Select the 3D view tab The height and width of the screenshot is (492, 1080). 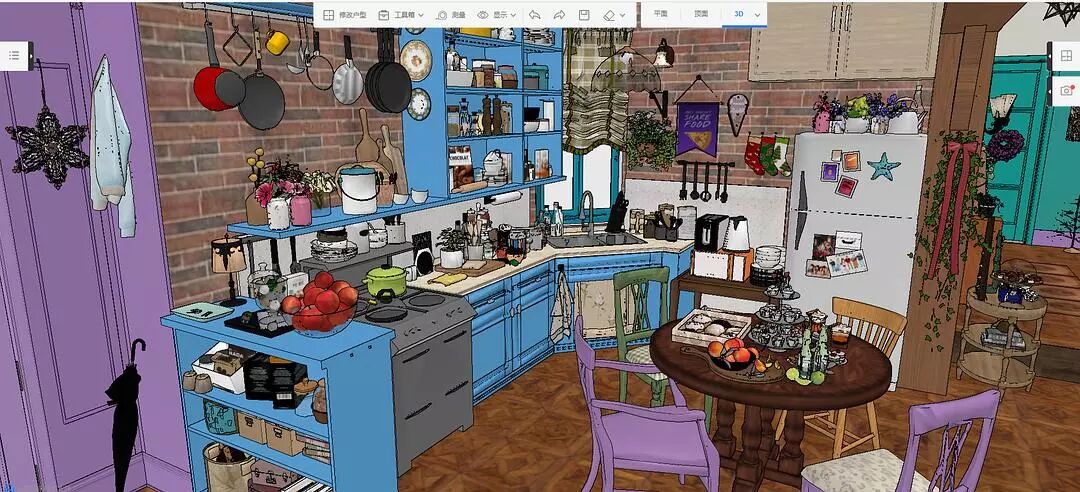tap(738, 15)
